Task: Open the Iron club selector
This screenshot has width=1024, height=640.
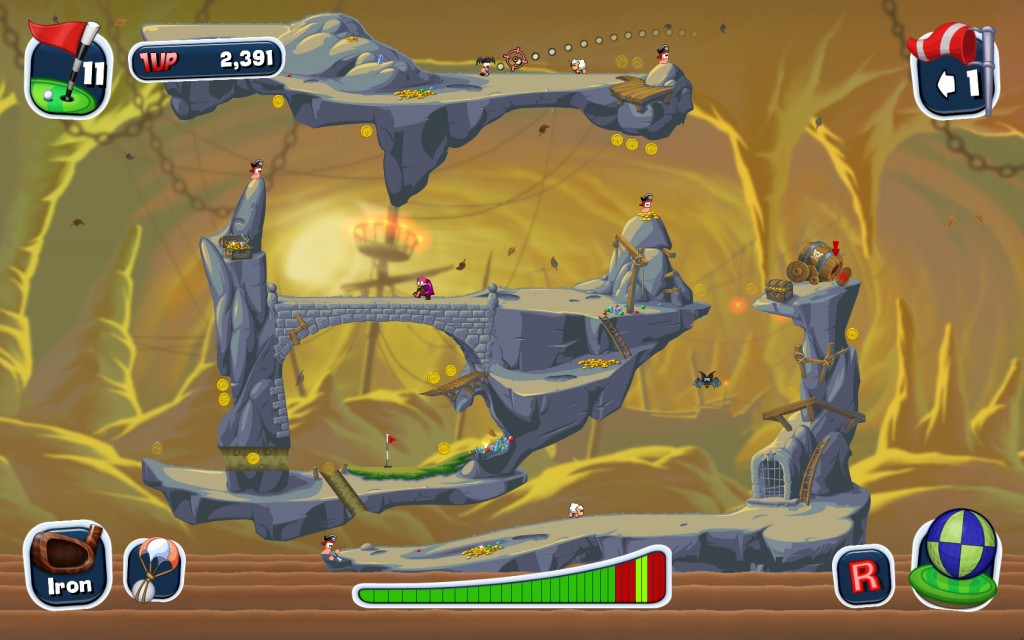Action: click(x=68, y=565)
